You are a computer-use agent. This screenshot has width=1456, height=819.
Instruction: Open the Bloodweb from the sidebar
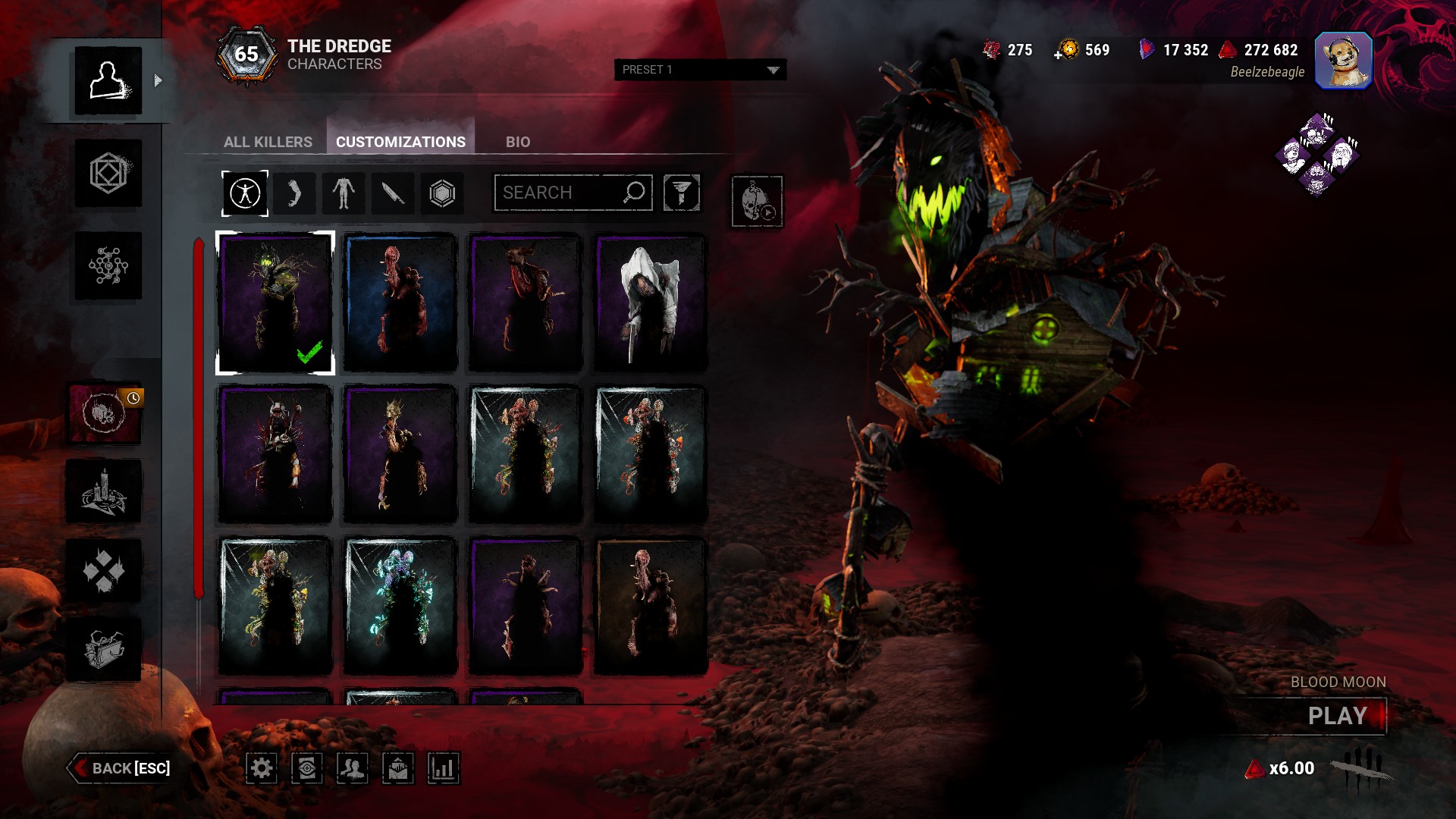(108, 265)
